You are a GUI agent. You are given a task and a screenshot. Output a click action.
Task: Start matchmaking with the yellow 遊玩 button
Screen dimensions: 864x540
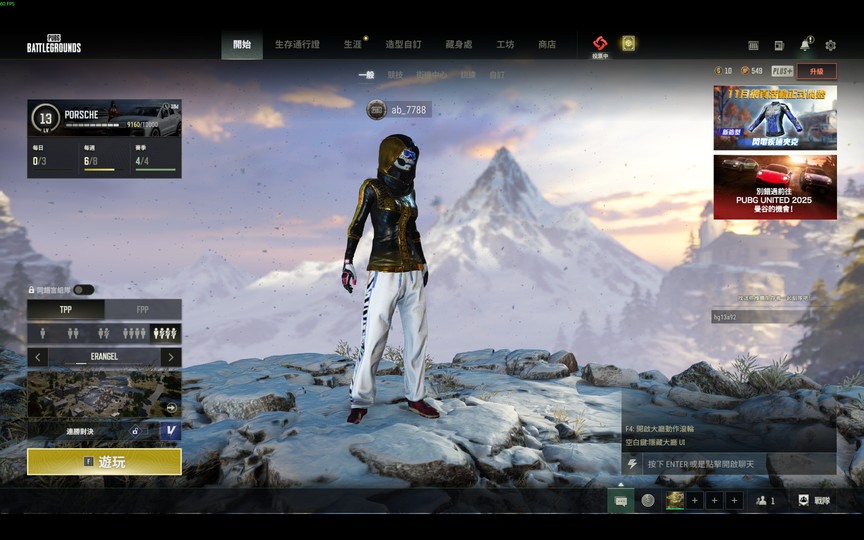coord(104,462)
